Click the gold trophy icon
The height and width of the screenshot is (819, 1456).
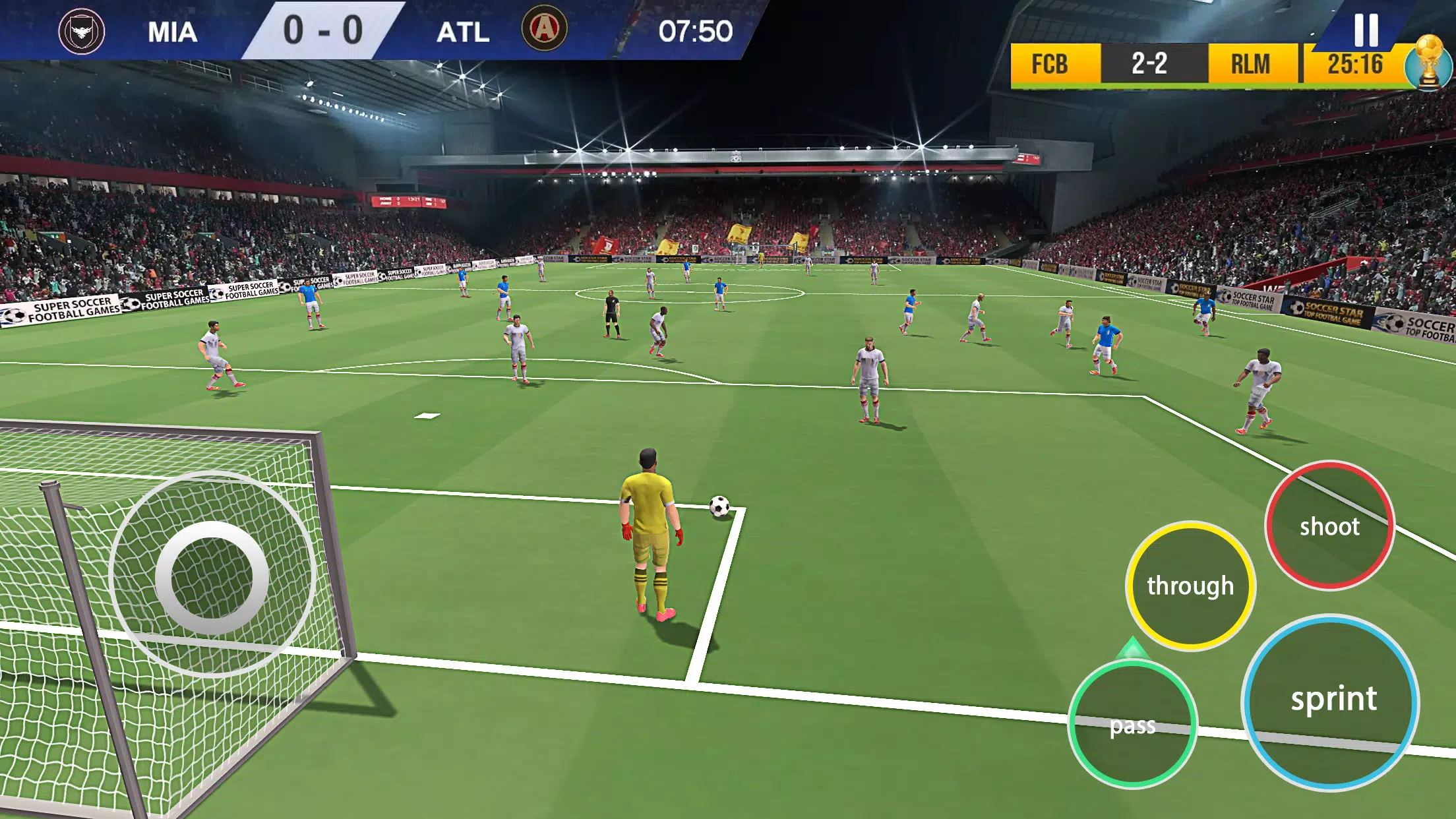coord(1428,64)
